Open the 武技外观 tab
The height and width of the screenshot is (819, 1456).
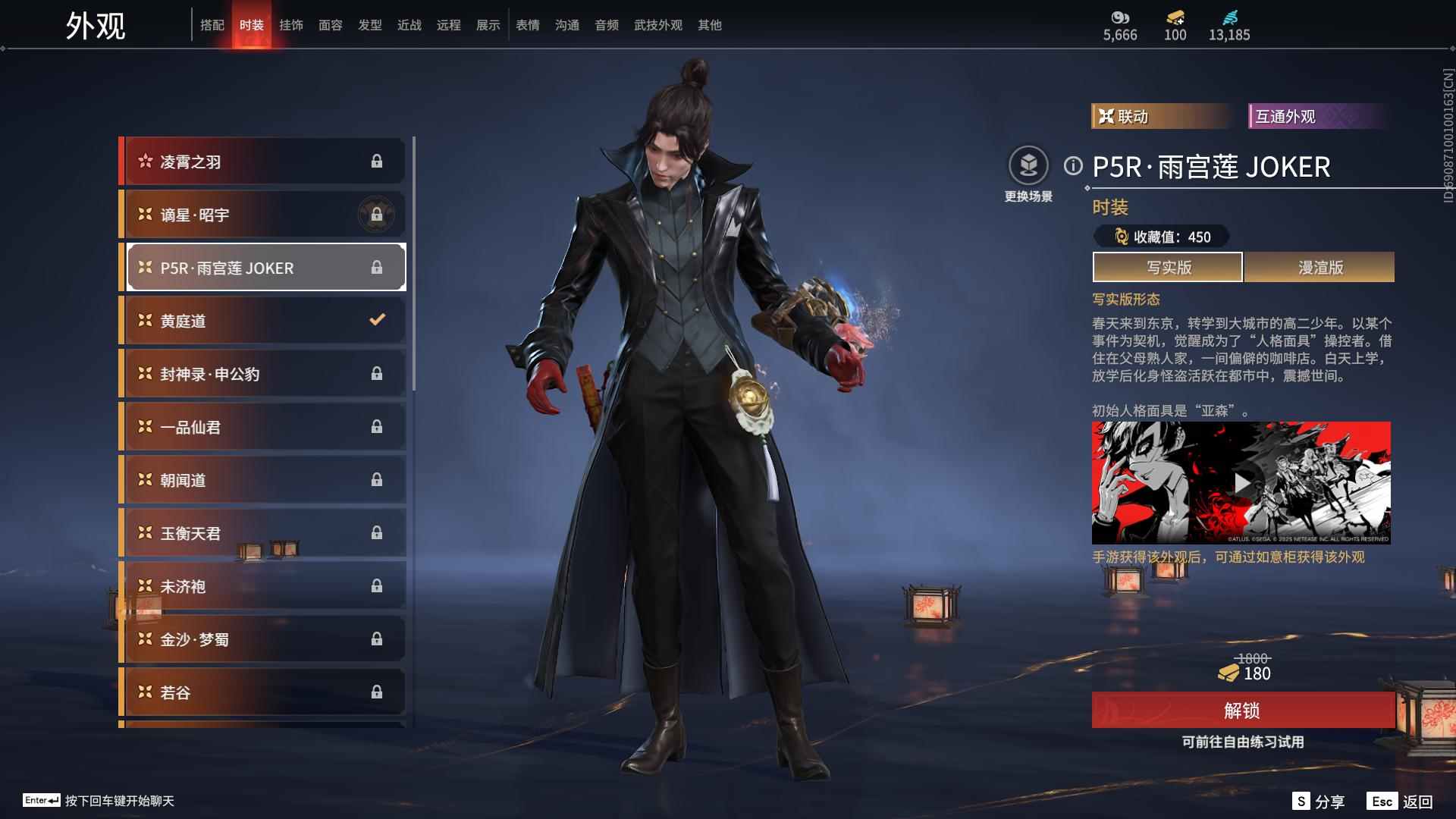658,25
